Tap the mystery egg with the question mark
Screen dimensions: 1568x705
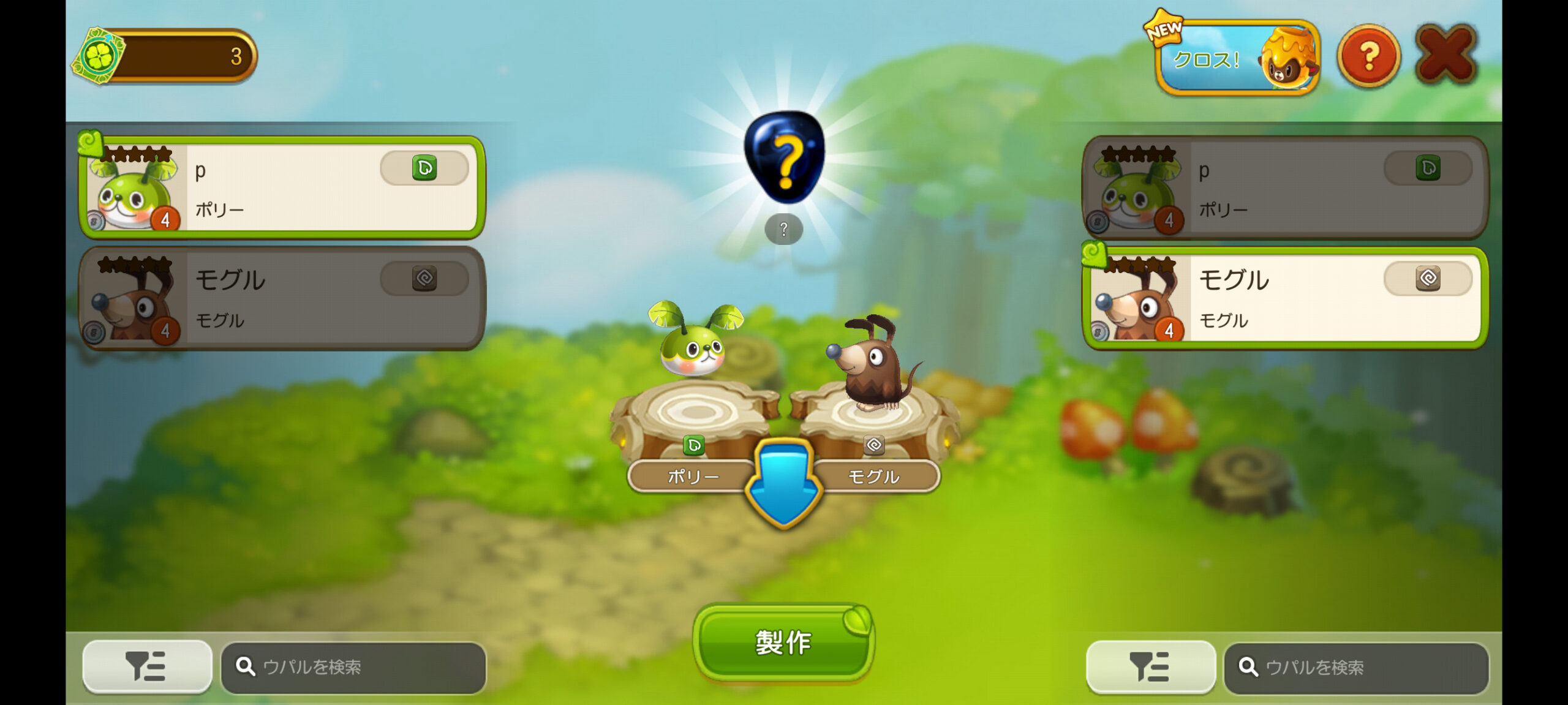click(x=784, y=157)
